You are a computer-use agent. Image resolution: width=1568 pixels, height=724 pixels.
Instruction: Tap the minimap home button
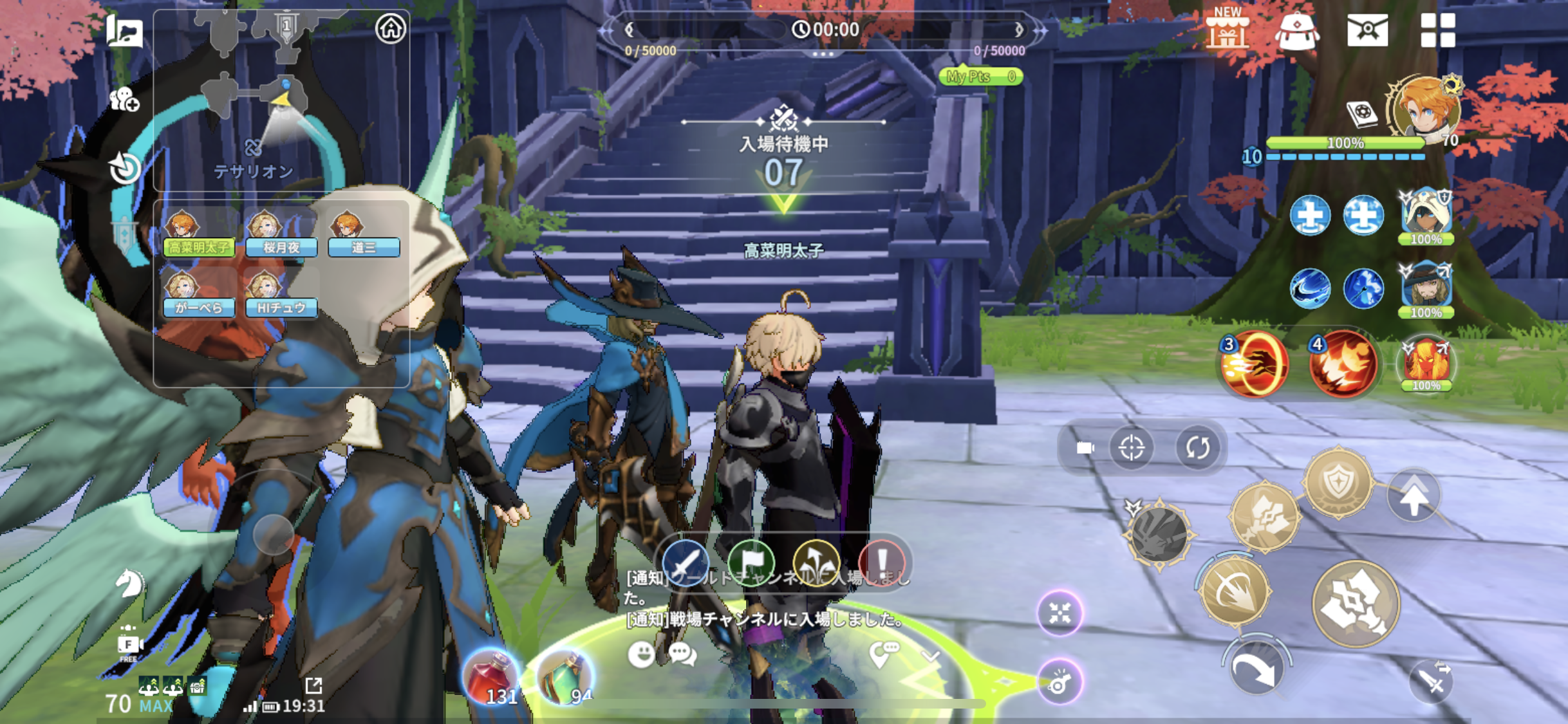coord(391,29)
